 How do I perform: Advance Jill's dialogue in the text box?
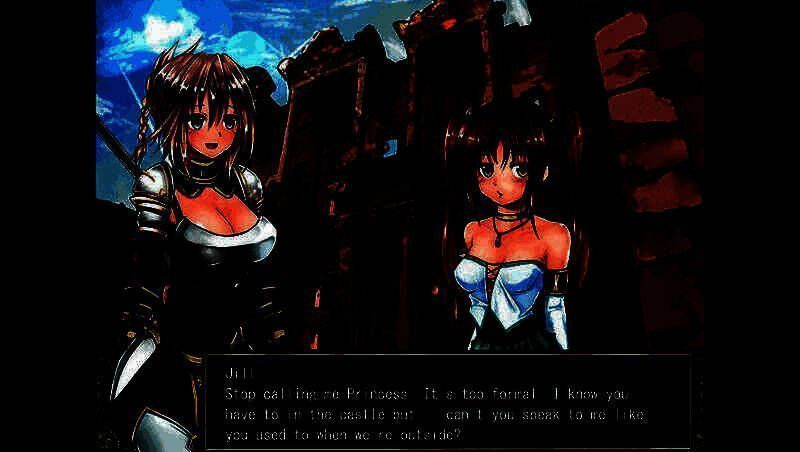[448, 402]
